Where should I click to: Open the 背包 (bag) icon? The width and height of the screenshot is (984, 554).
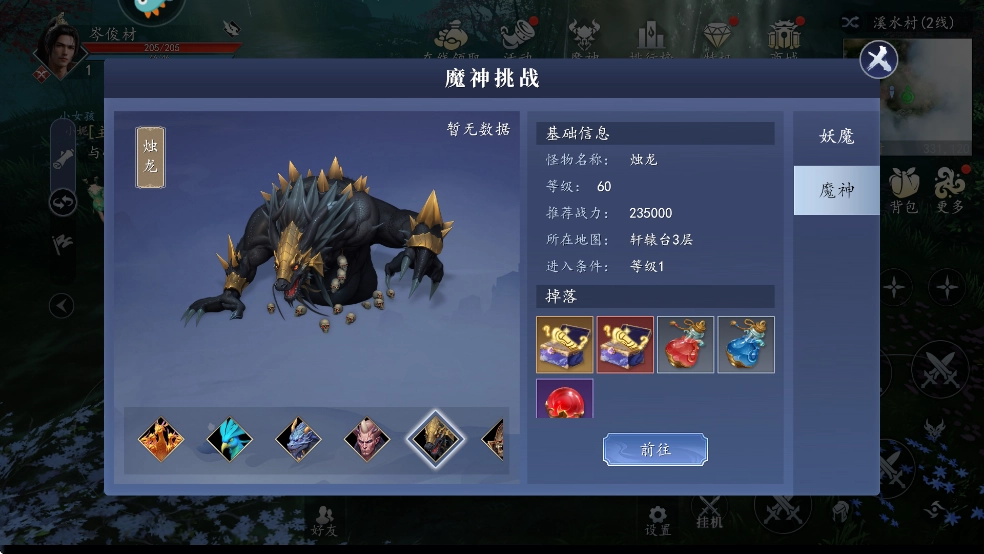point(902,189)
